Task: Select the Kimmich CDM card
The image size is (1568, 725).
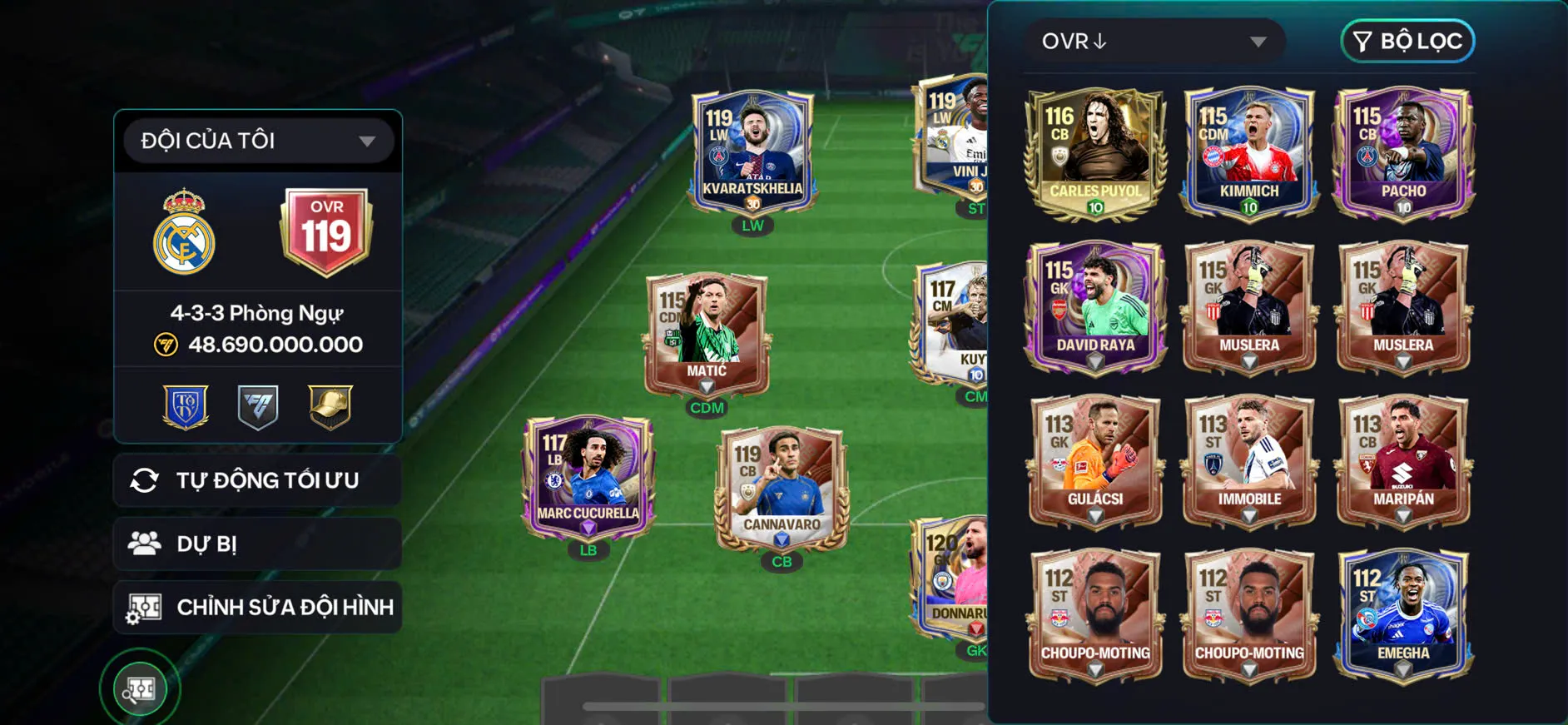Action: tap(1248, 154)
